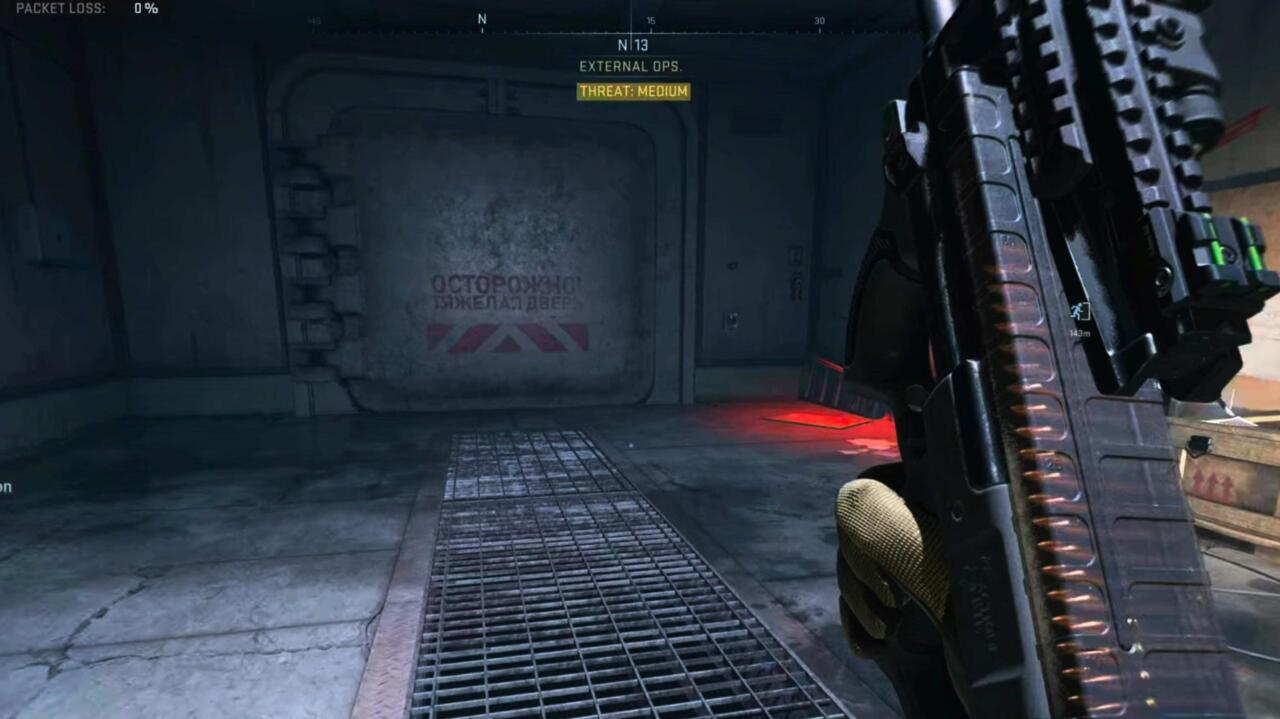Click the exfil running-man marker icon
The width and height of the screenshot is (1280, 719).
tap(1079, 311)
